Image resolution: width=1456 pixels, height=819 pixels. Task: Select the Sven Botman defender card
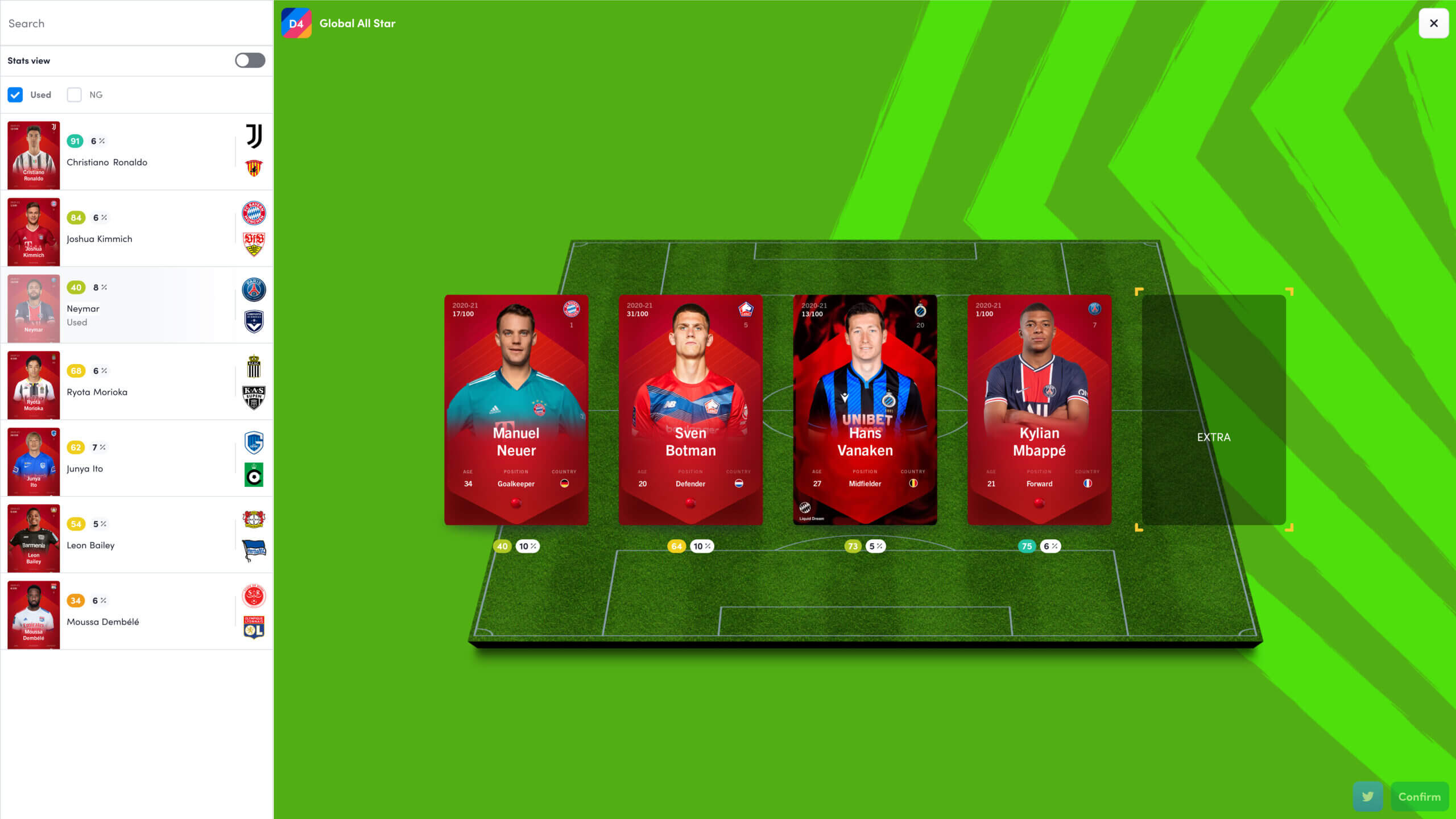click(690, 409)
